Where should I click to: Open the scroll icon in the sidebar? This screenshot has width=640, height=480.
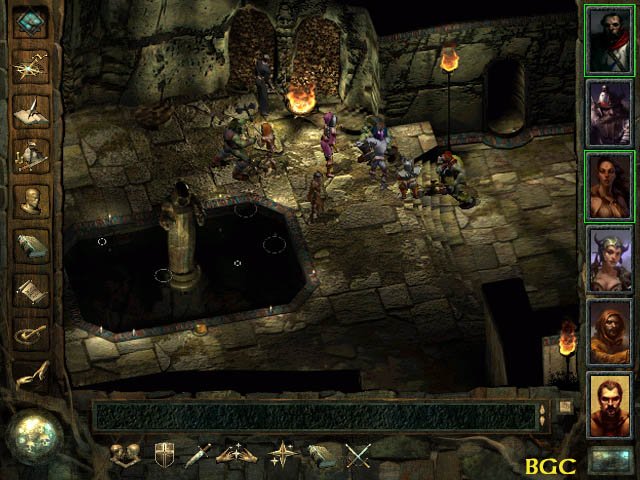click(33, 290)
